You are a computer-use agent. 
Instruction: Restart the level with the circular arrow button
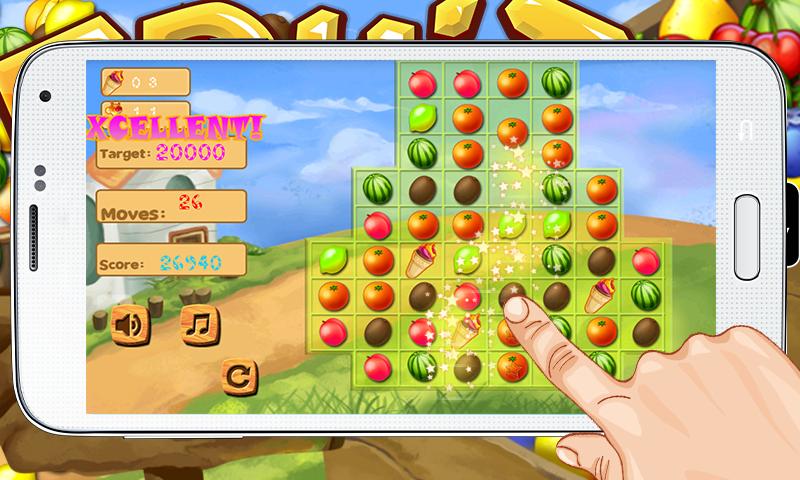point(238,376)
